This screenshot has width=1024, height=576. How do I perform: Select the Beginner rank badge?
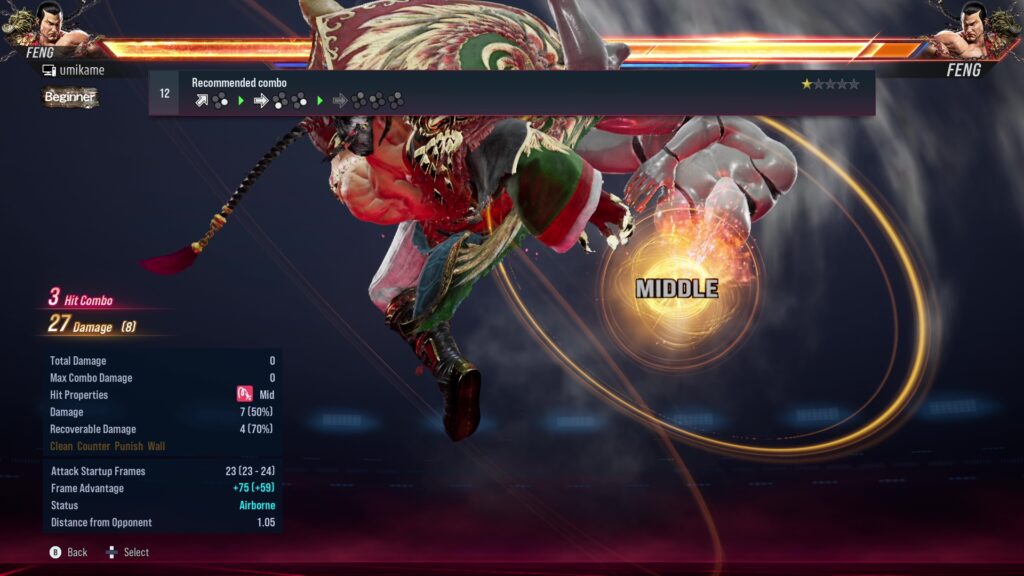click(70, 97)
